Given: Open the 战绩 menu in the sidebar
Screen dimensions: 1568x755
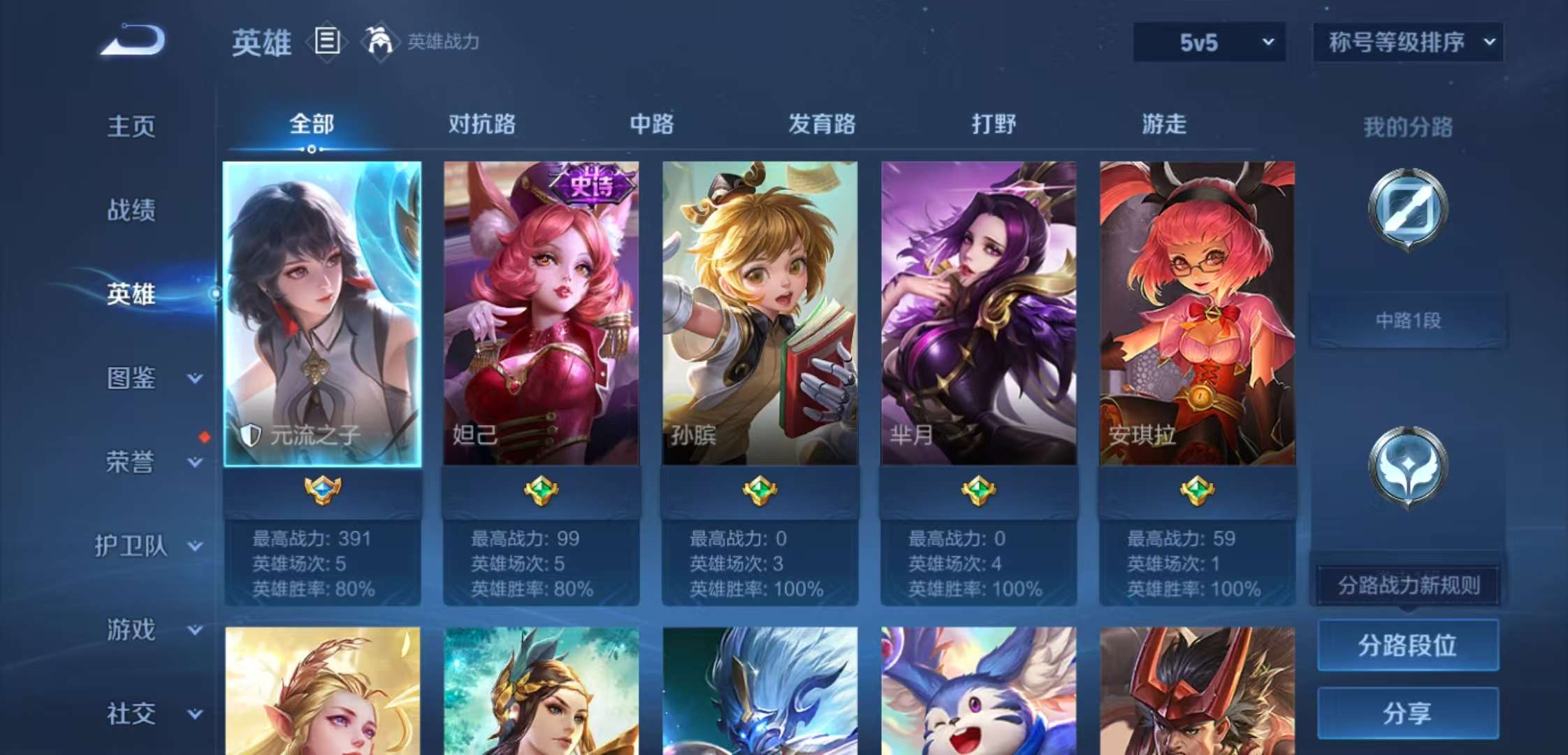Looking at the screenshot, I should tap(133, 210).
